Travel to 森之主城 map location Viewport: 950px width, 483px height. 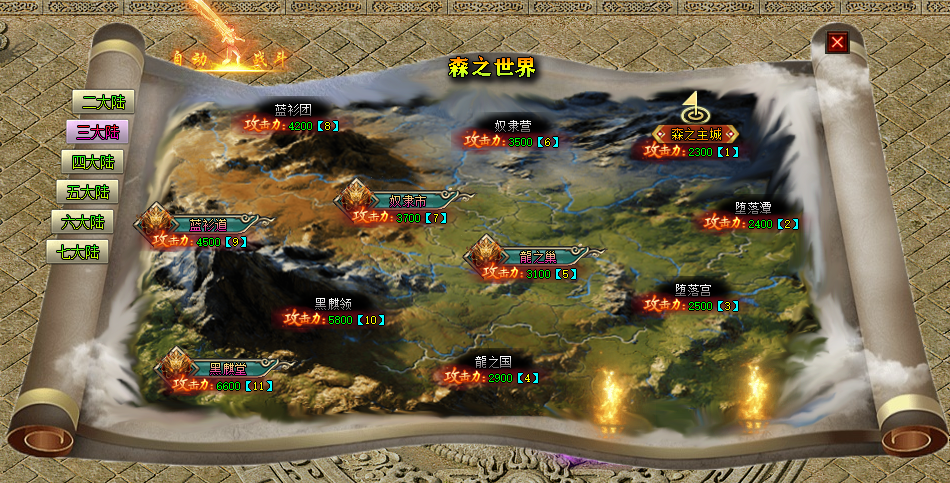tap(696, 134)
